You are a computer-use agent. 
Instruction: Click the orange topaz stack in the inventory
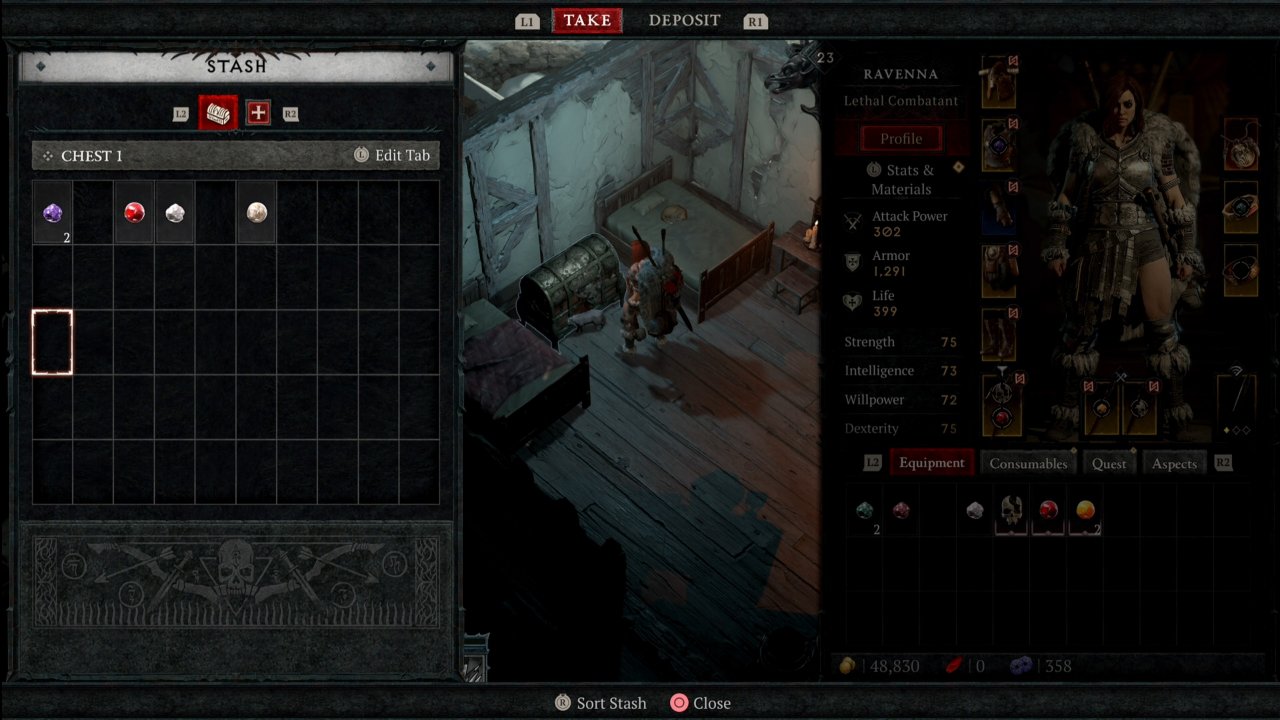click(1085, 510)
